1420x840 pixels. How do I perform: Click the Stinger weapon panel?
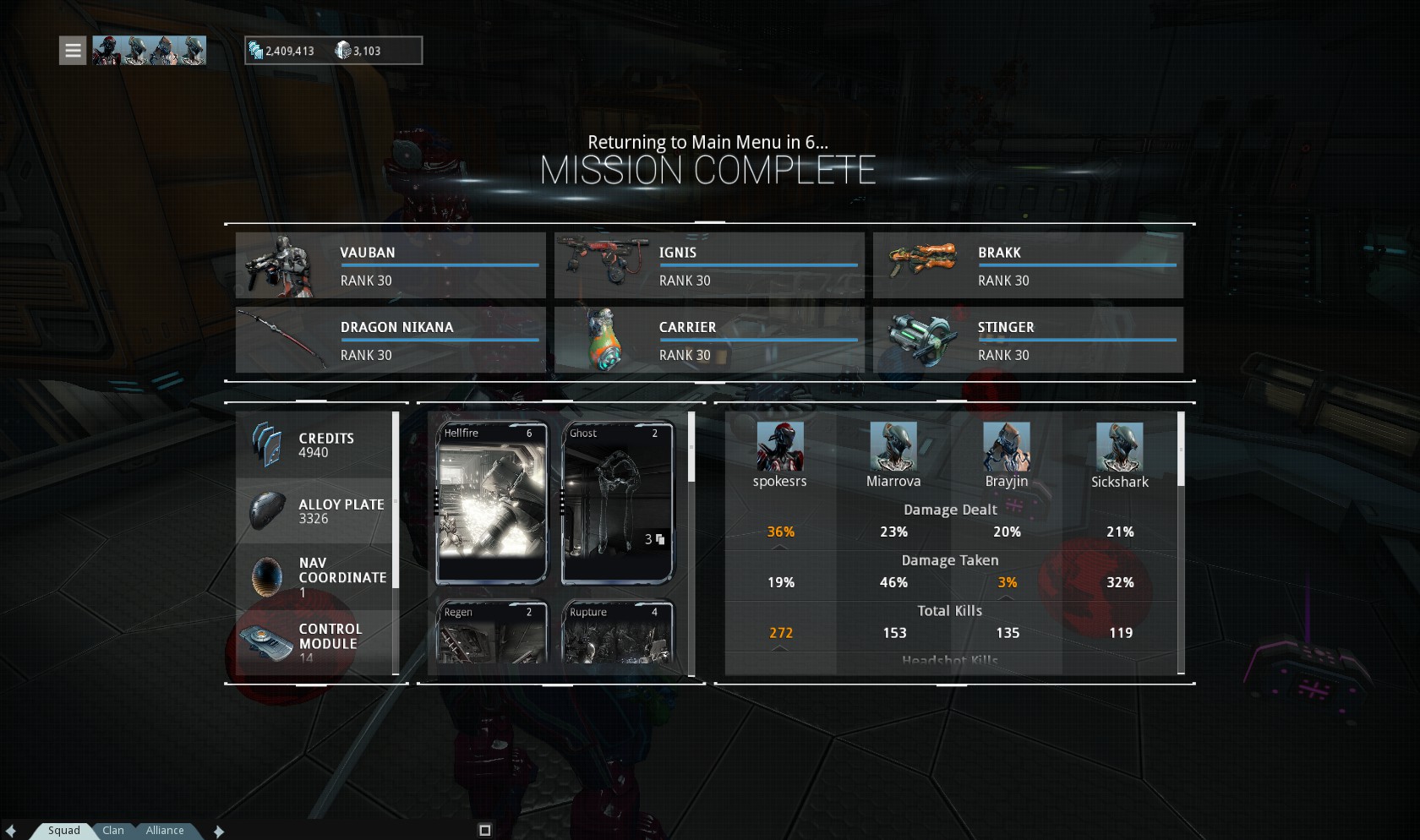point(1028,340)
